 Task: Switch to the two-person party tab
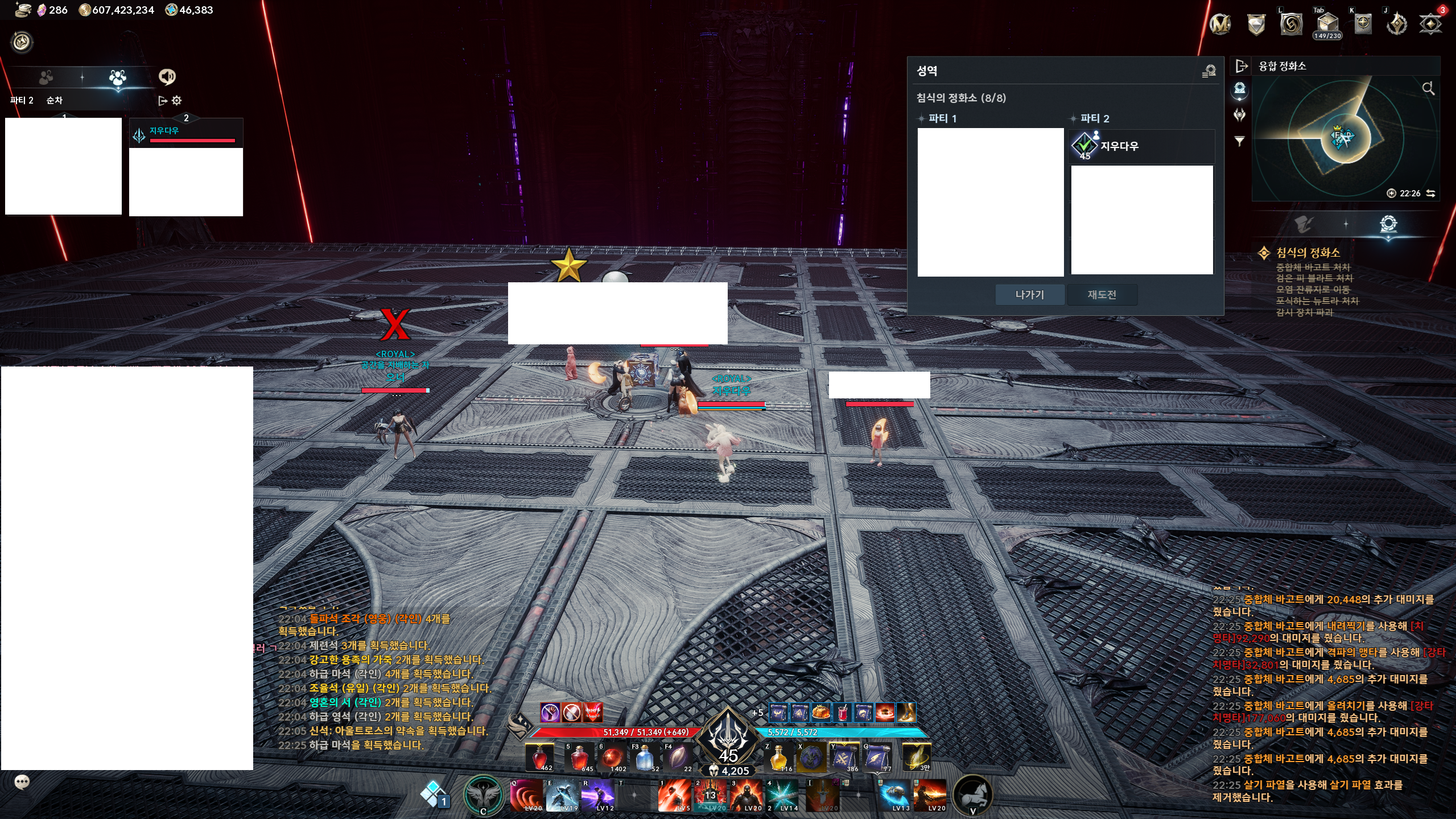coord(46,77)
